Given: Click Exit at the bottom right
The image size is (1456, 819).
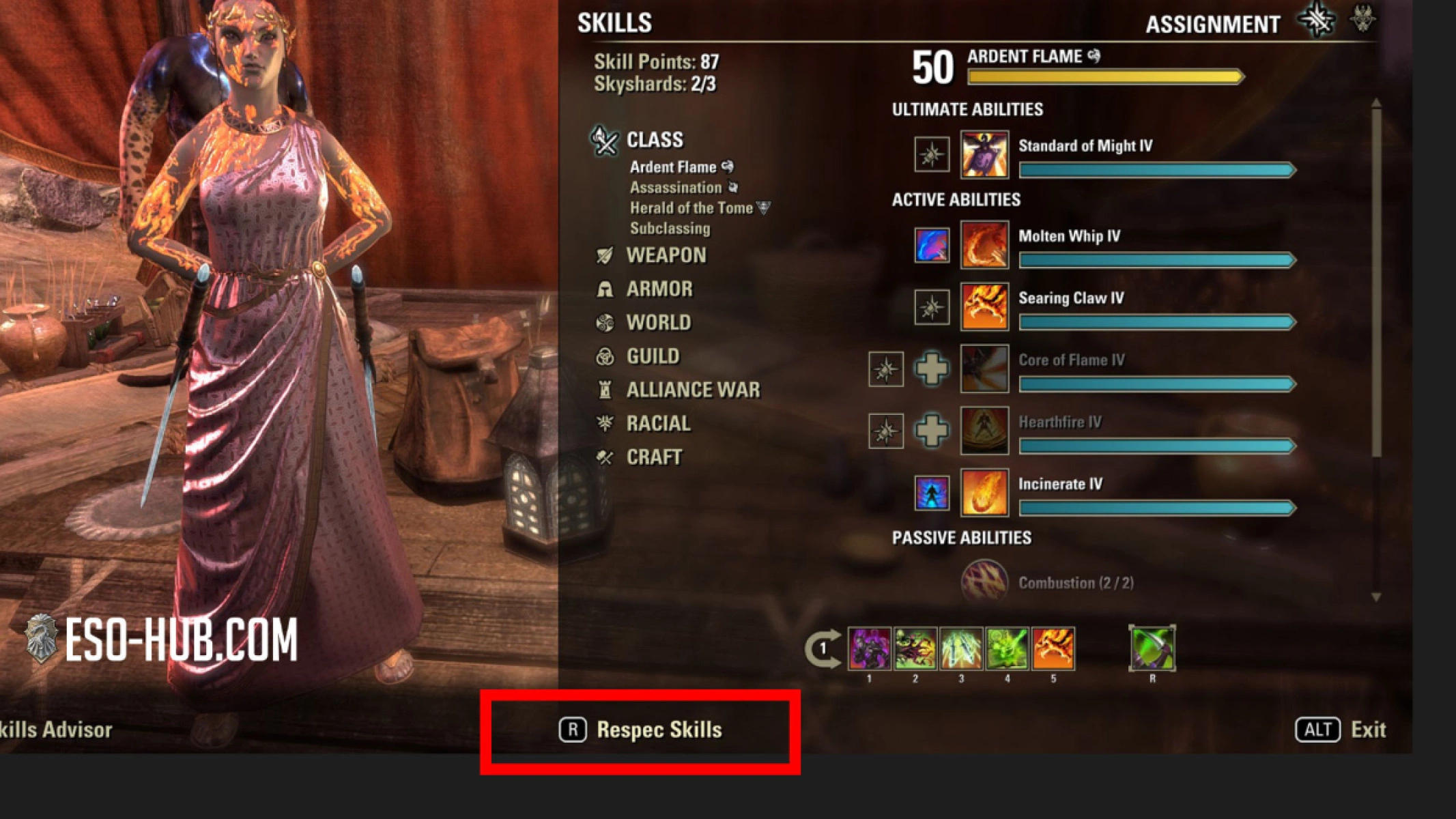Looking at the screenshot, I should coord(1367,729).
